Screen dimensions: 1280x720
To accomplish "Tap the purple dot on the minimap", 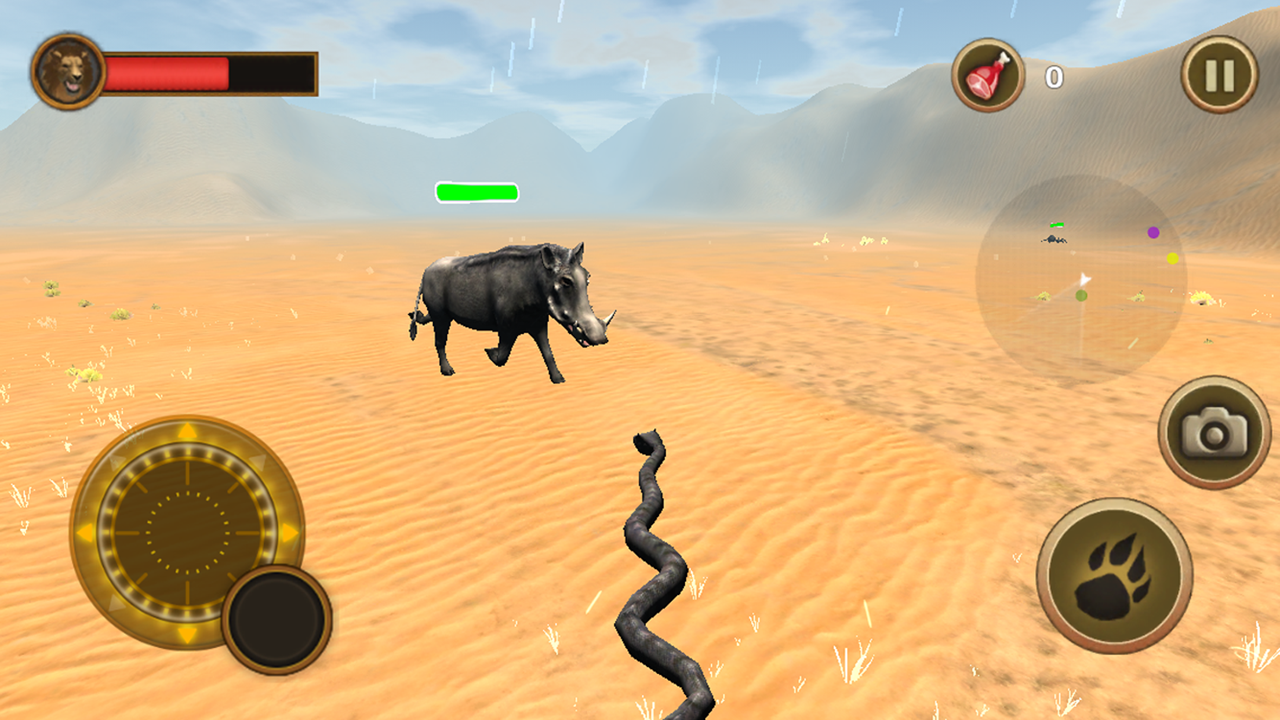I will coord(1153,232).
